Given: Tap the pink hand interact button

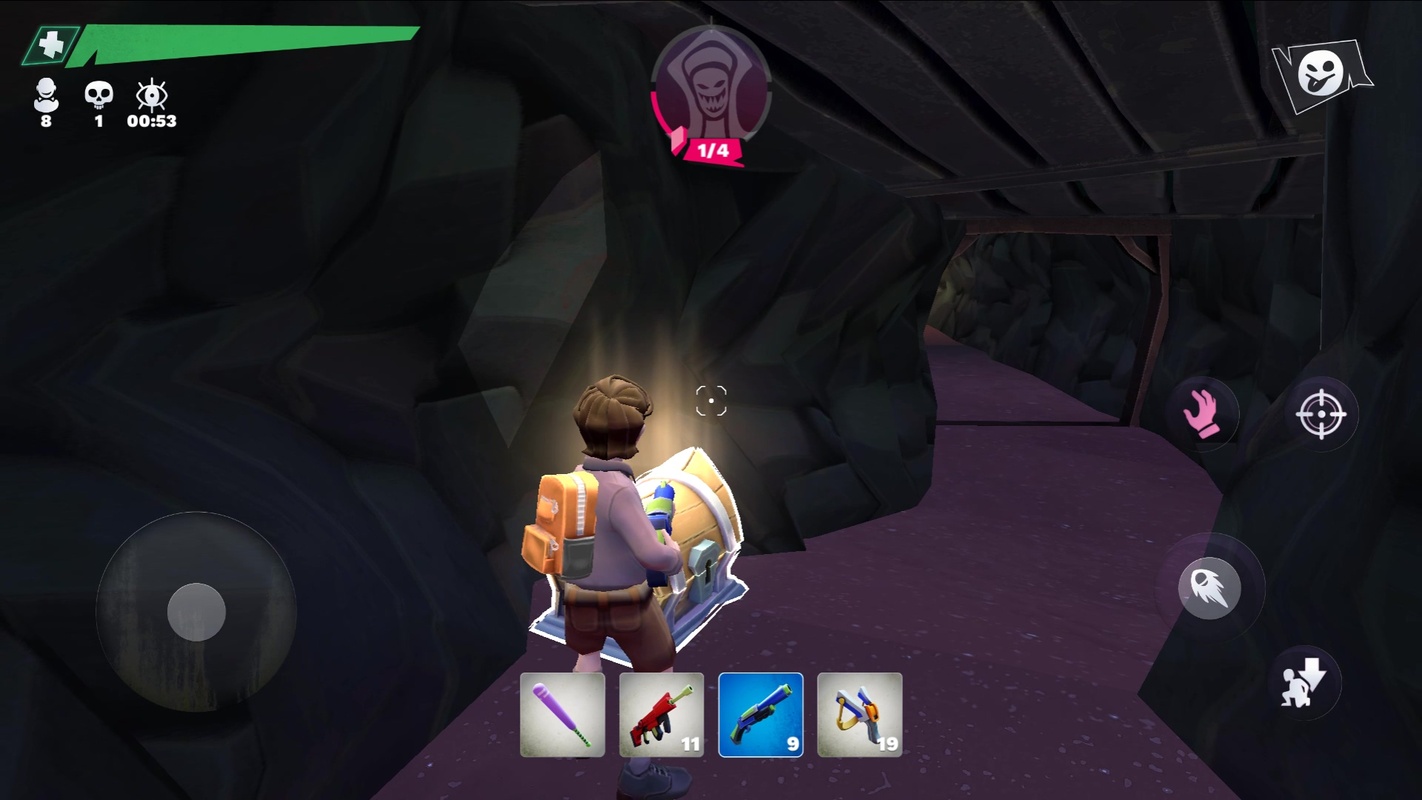Looking at the screenshot, I should pos(1203,413).
